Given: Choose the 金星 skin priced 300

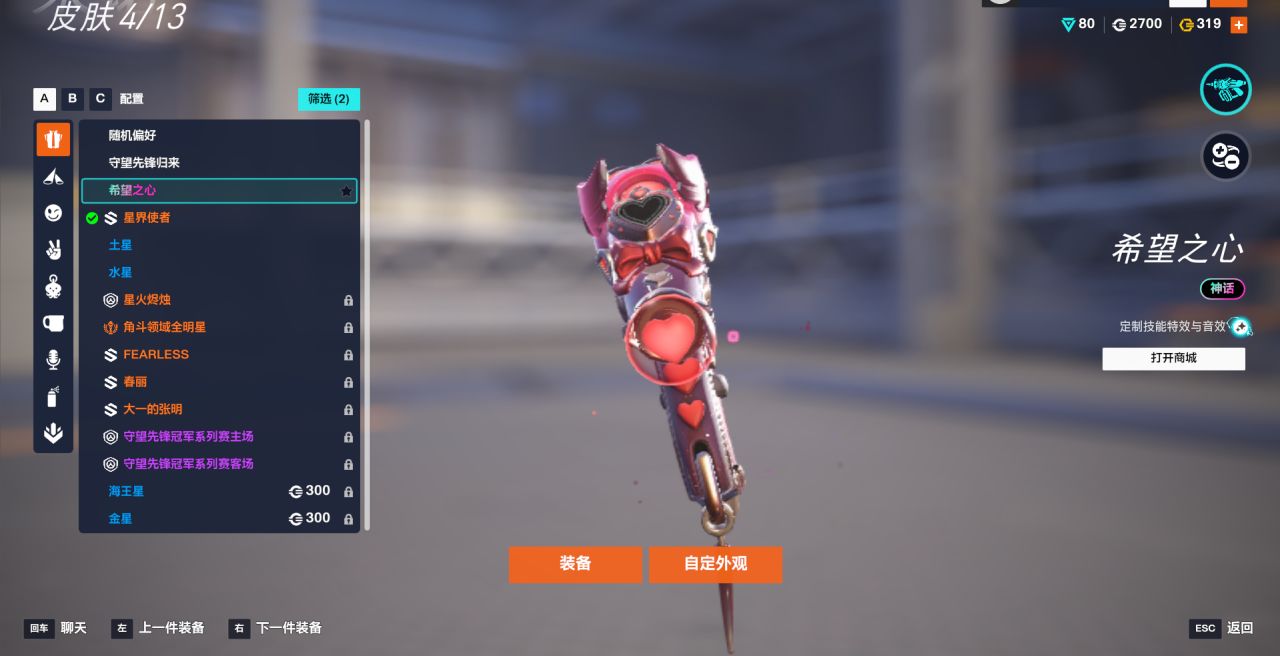Looking at the screenshot, I should click(120, 518).
